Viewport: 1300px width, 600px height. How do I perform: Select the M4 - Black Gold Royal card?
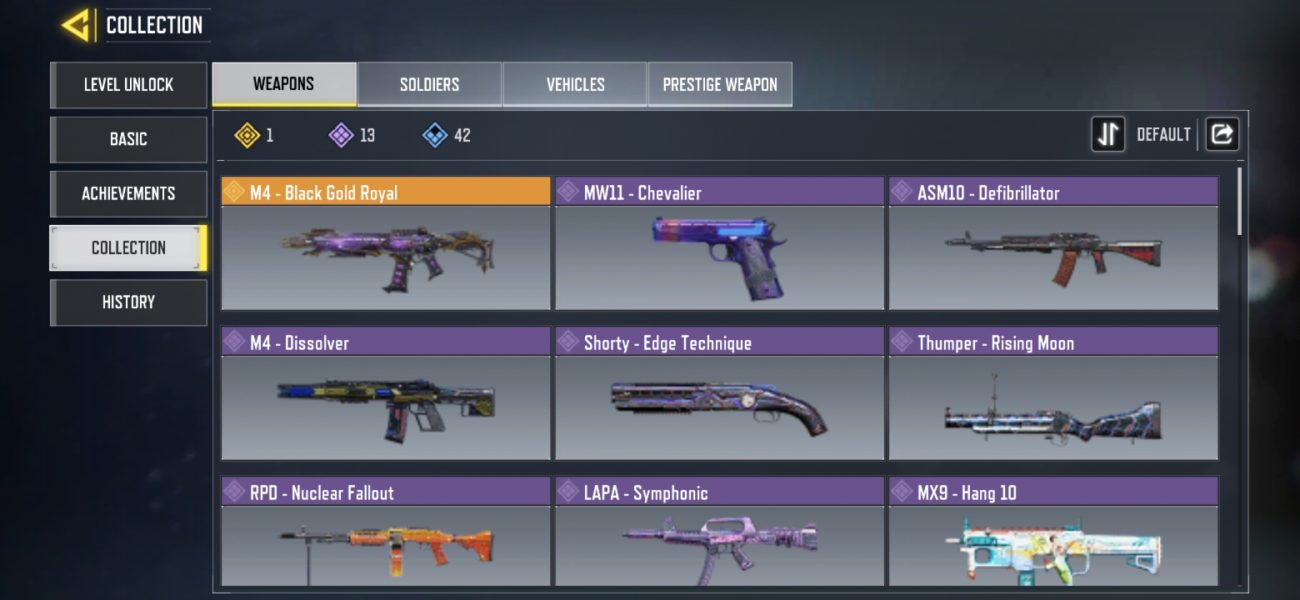click(x=385, y=245)
